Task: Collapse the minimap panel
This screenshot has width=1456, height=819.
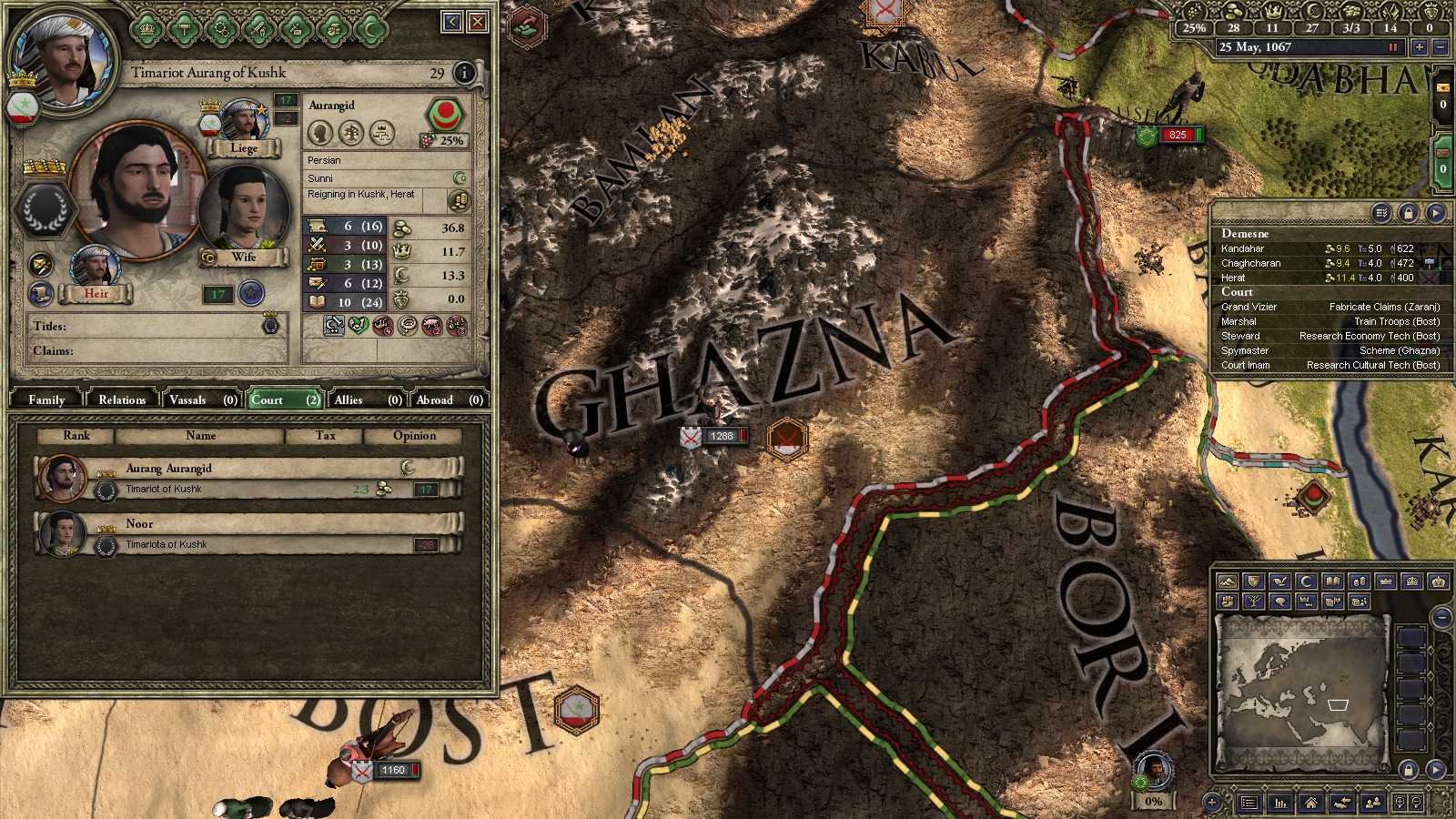Action: (1442, 617)
